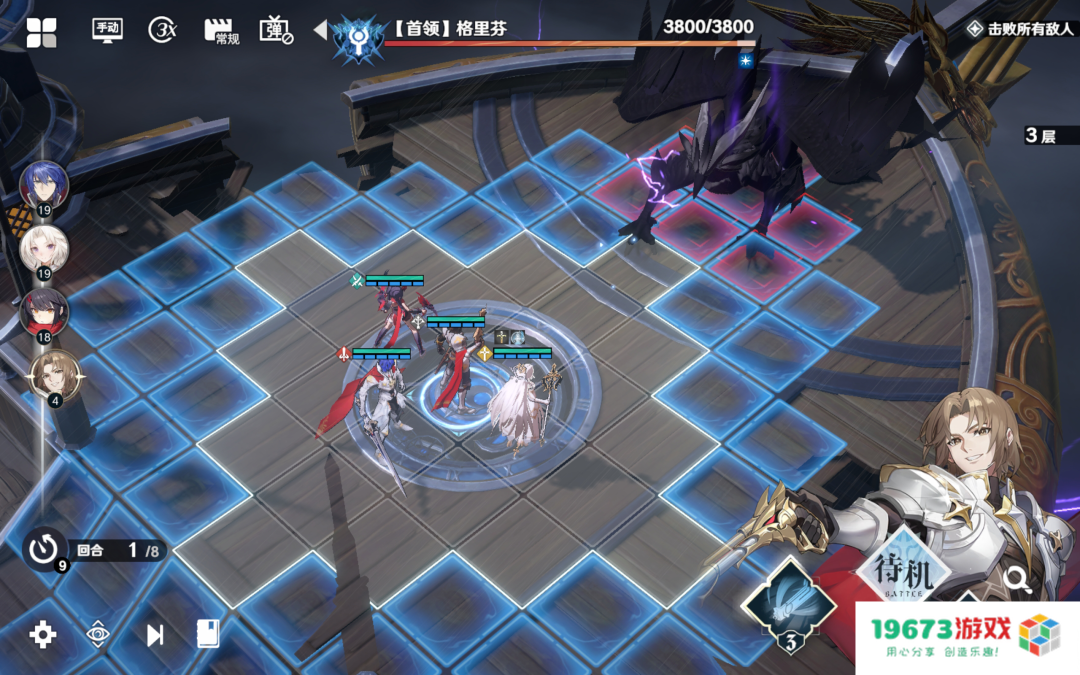The image size is (1080, 675).
Task: Click the skip-forward end turn icon
Action: click(155, 634)
